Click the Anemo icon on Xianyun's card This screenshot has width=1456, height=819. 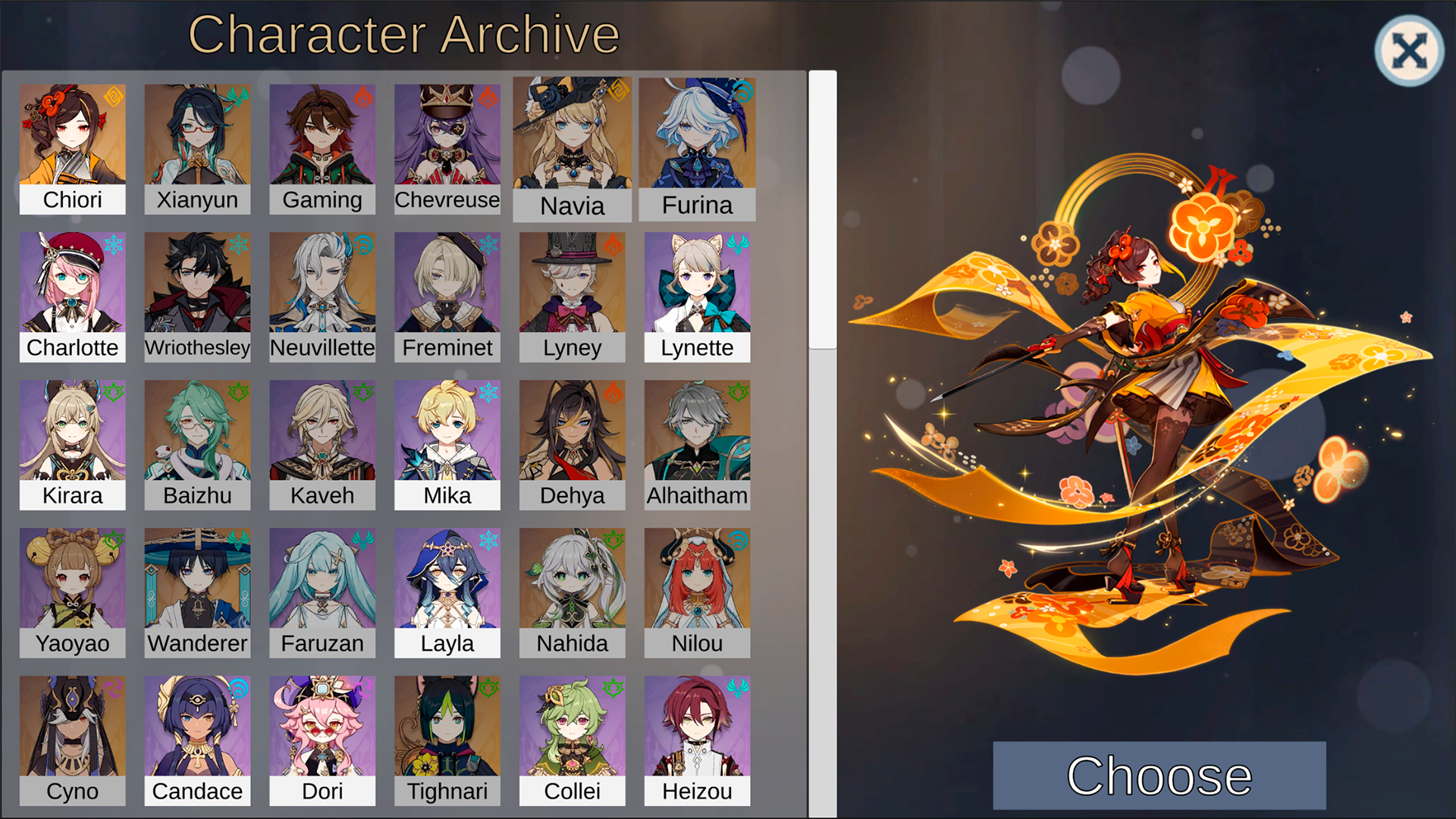click(238, 96)
